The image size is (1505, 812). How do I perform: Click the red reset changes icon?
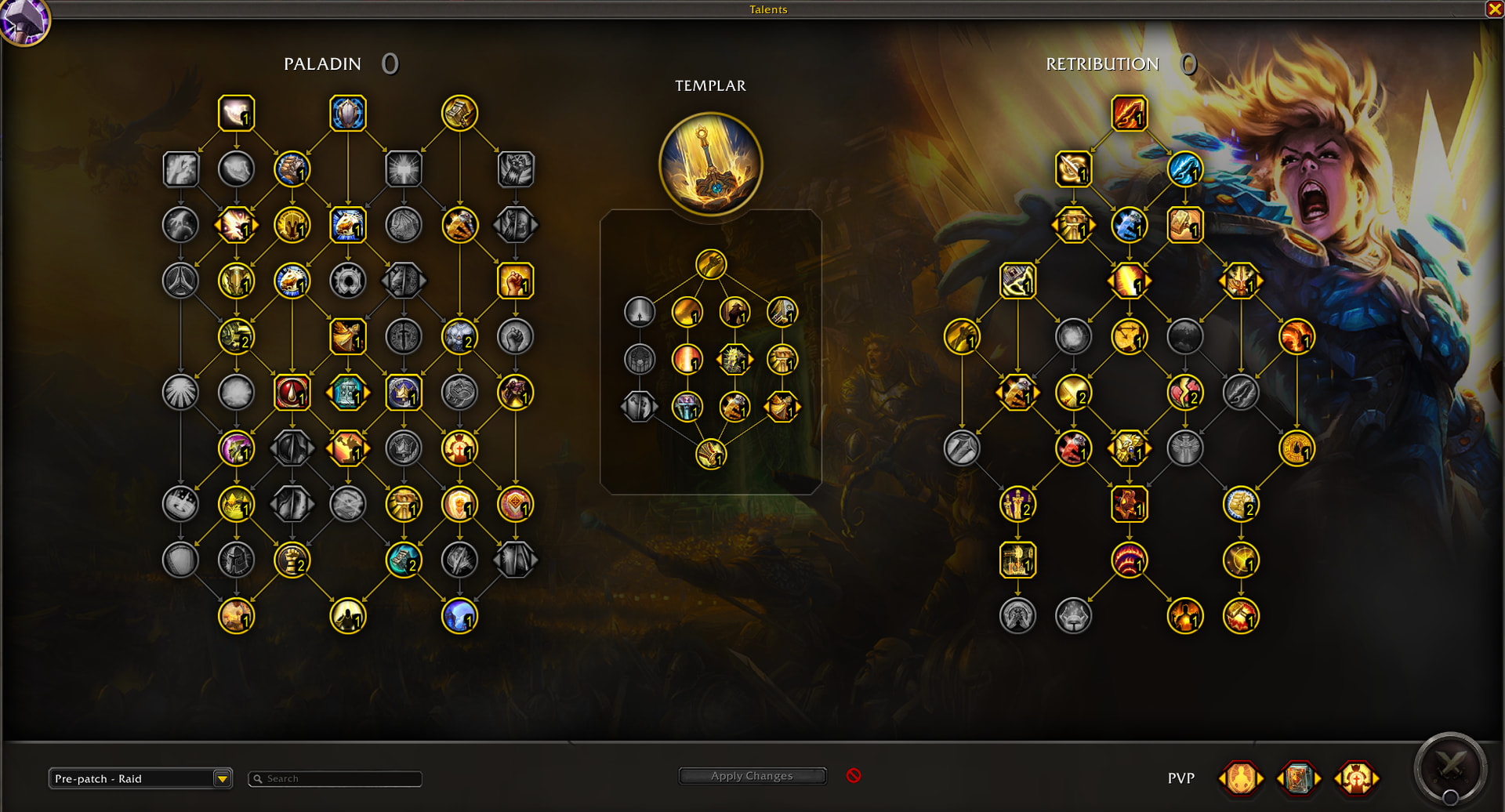coord(854,775)
